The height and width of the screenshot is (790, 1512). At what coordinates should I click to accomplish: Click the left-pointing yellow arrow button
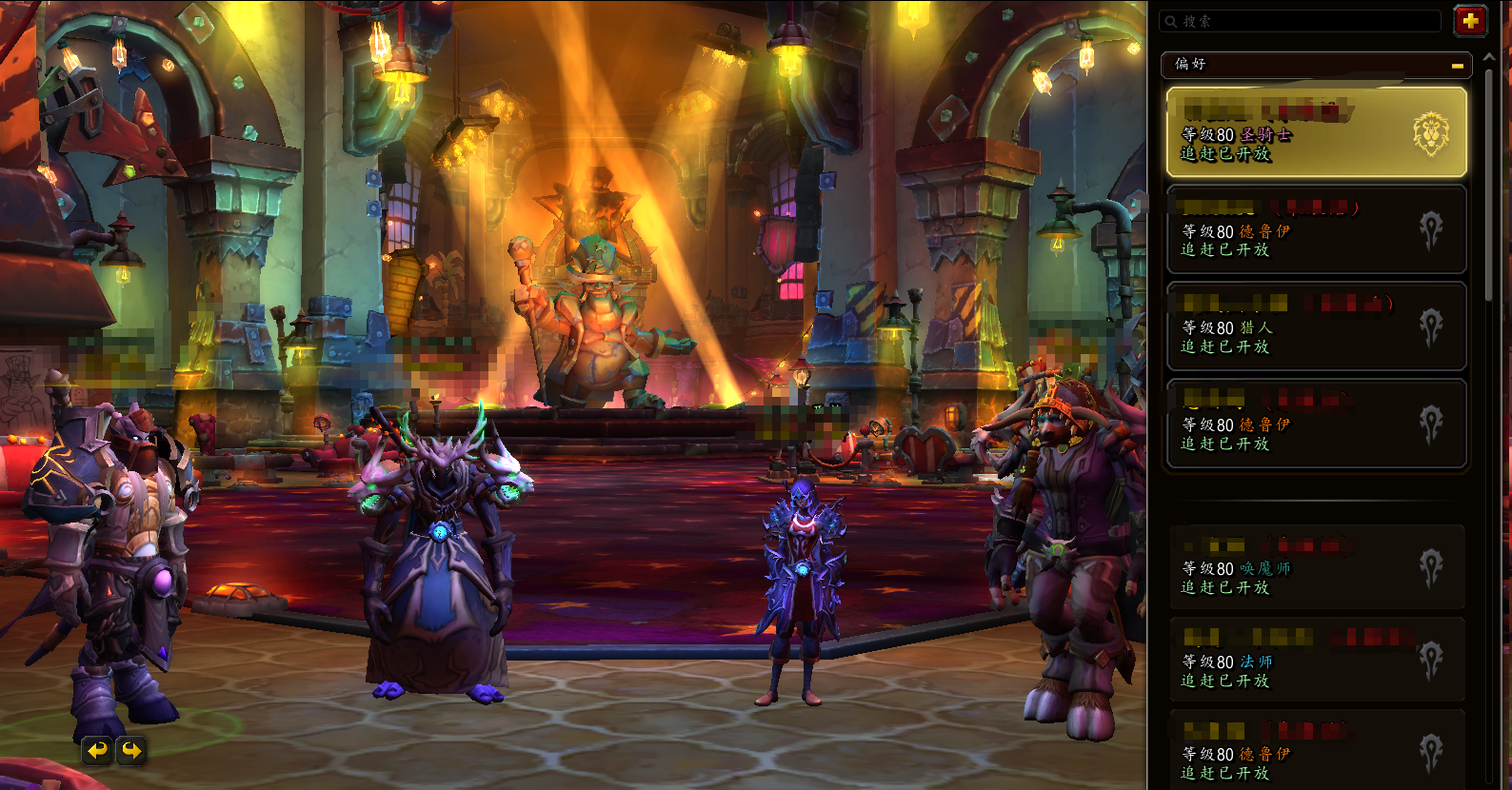pos(97,751)
